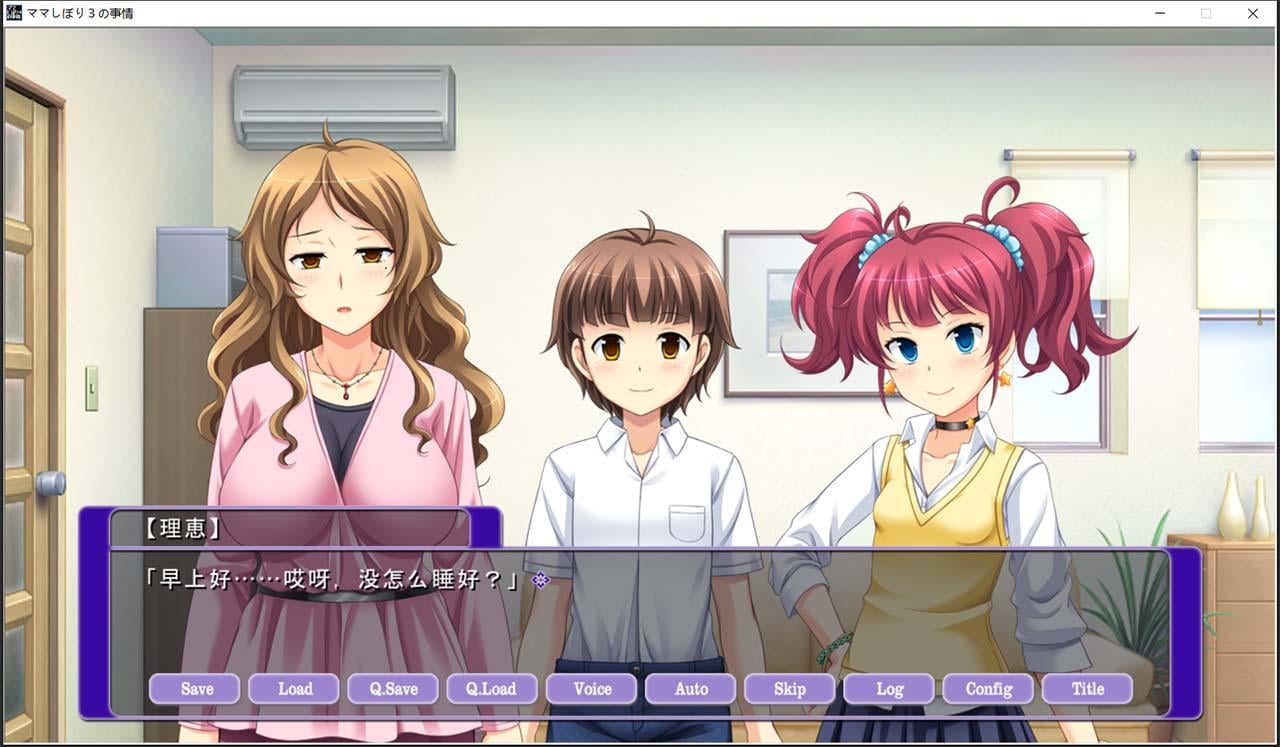Return to the Title screen
Screen dimensions: 1280x747
pyautogui.click(x=1087, y=689)
